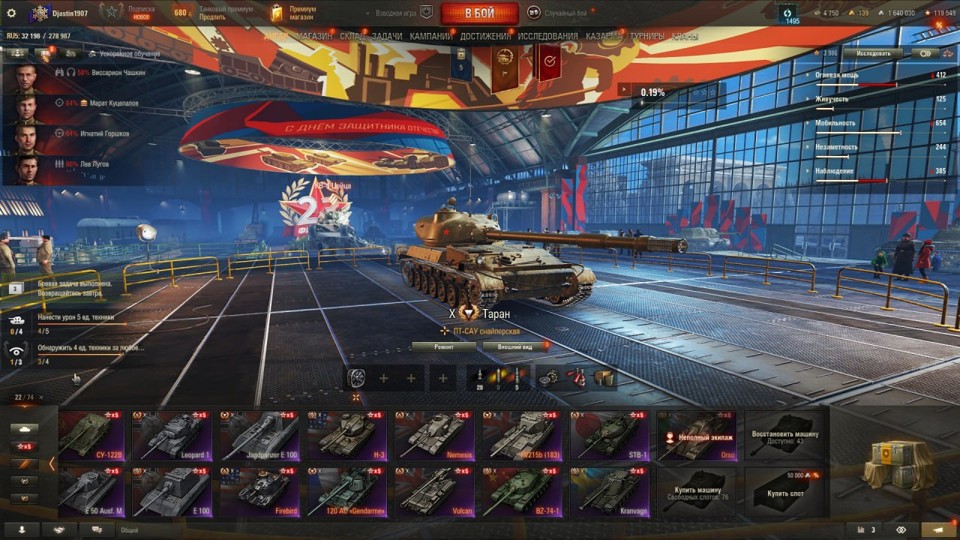Click the Купить машину tile

696,491
